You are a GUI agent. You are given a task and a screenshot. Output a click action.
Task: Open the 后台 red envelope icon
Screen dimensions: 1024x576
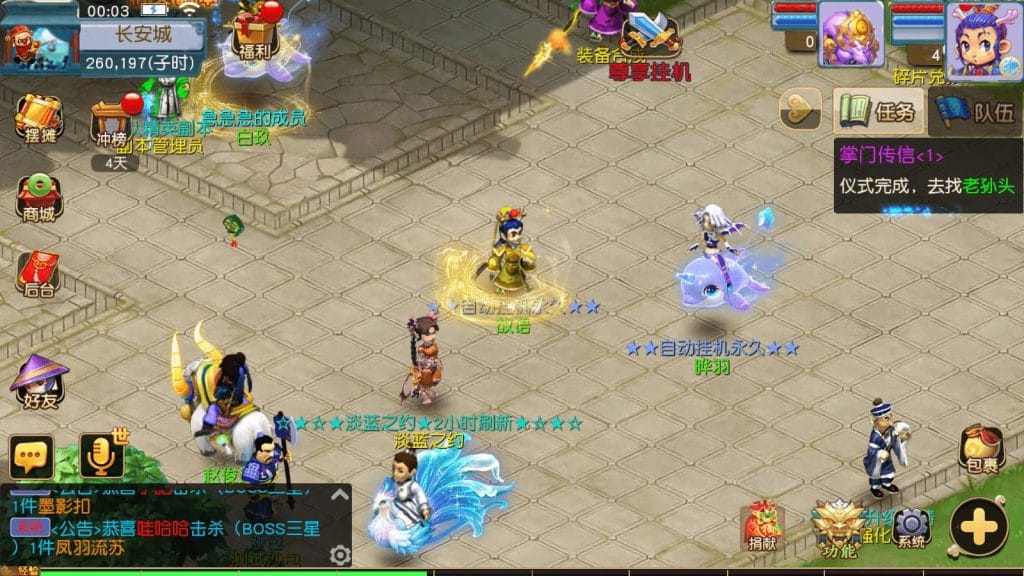[39, 274]
